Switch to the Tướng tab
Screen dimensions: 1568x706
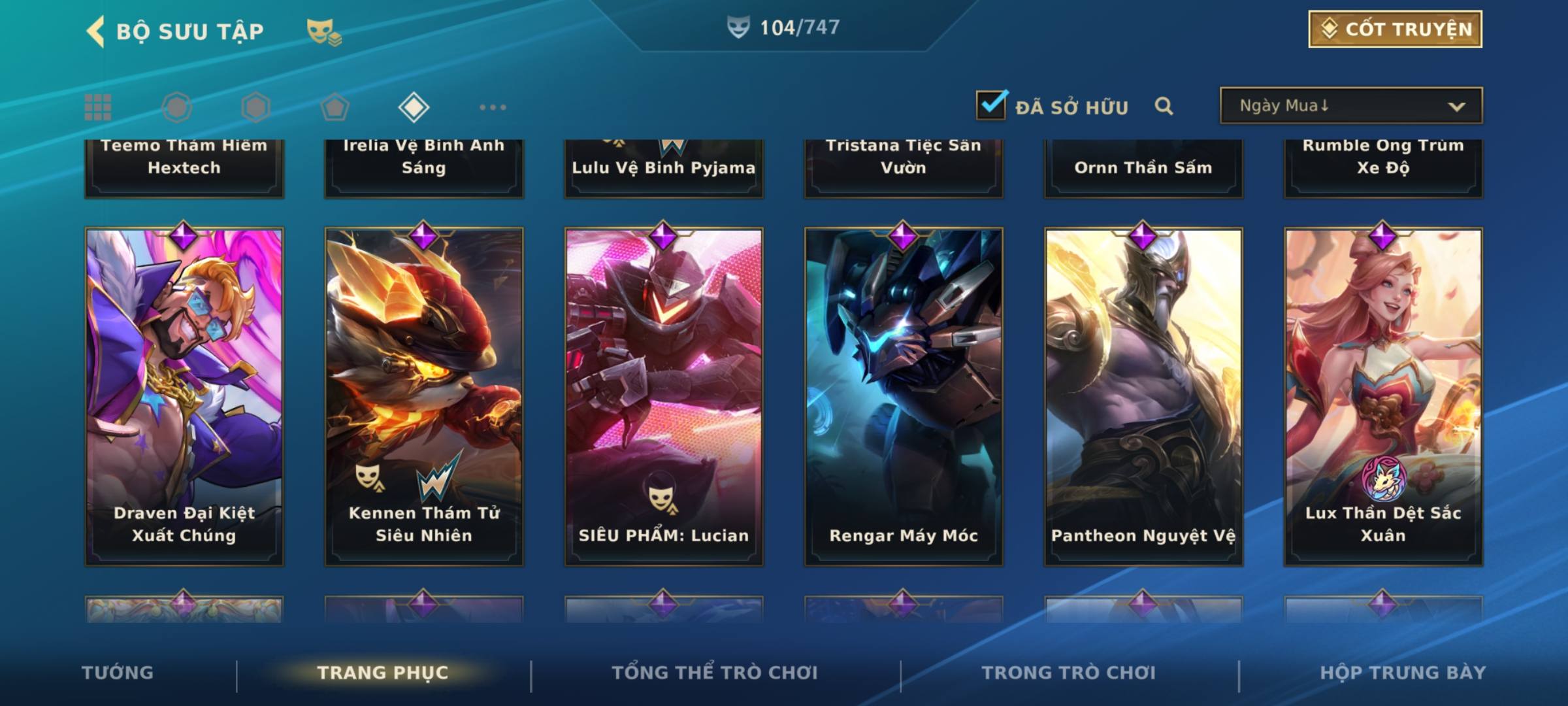pyautogui.click(x=118, y=673)
